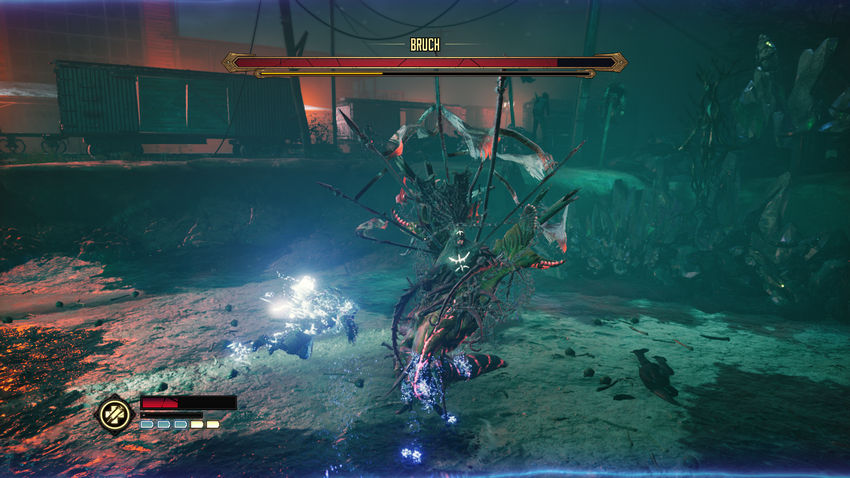
Task: Select the healing cross item icon
Action: tap(114, 414)
